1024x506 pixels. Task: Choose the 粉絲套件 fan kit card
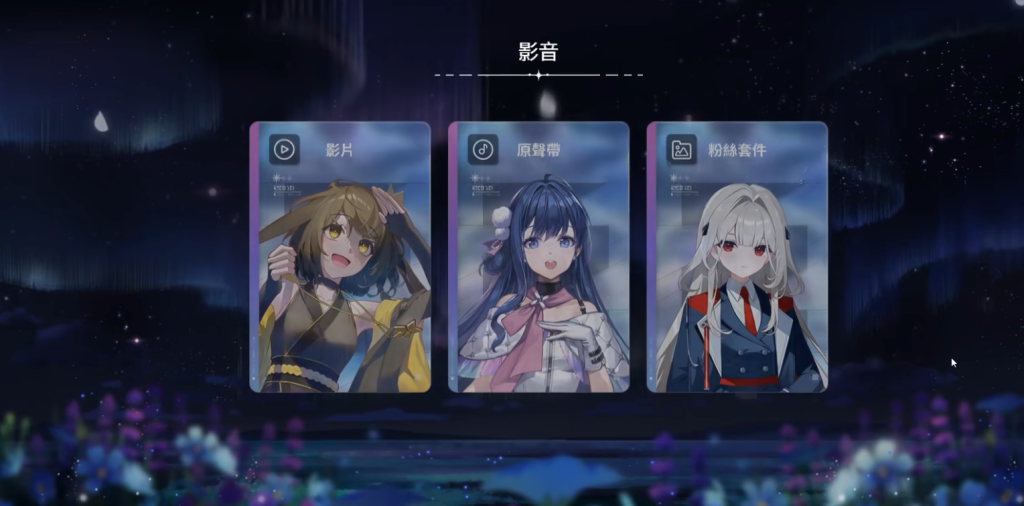[x=737, y=257]
